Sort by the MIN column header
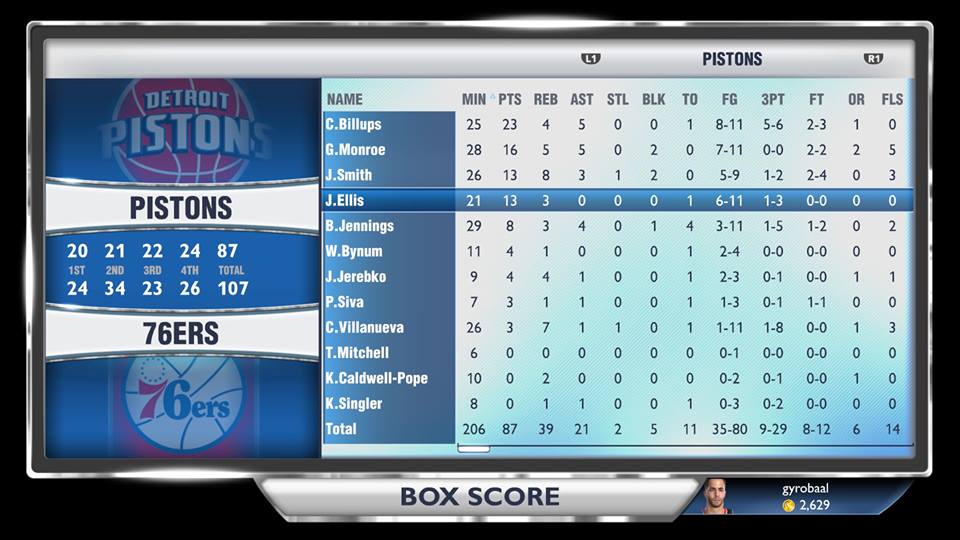Screen dimensions: 960x540 pos(473,99)
